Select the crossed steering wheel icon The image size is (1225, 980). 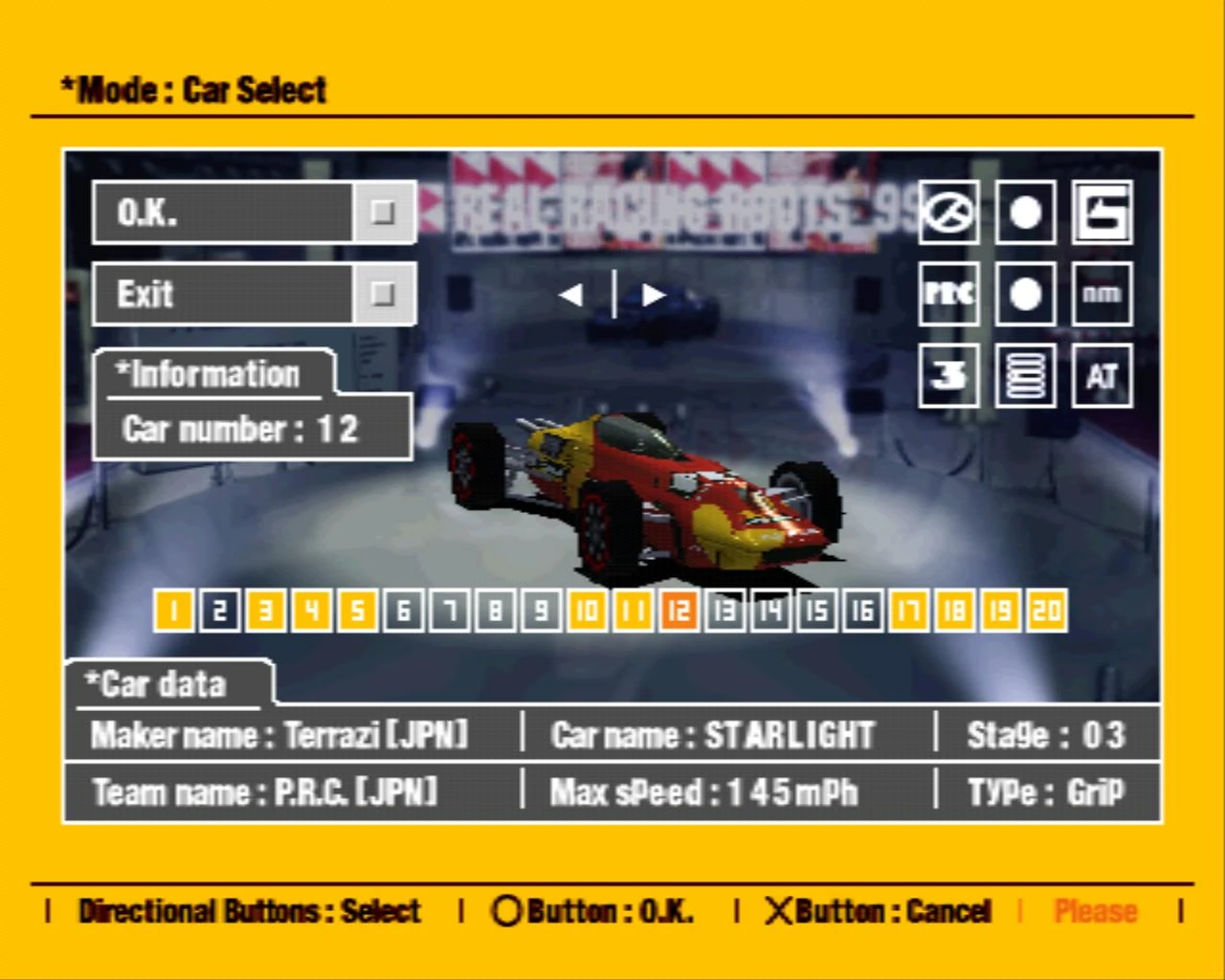[x=948, y=214]
